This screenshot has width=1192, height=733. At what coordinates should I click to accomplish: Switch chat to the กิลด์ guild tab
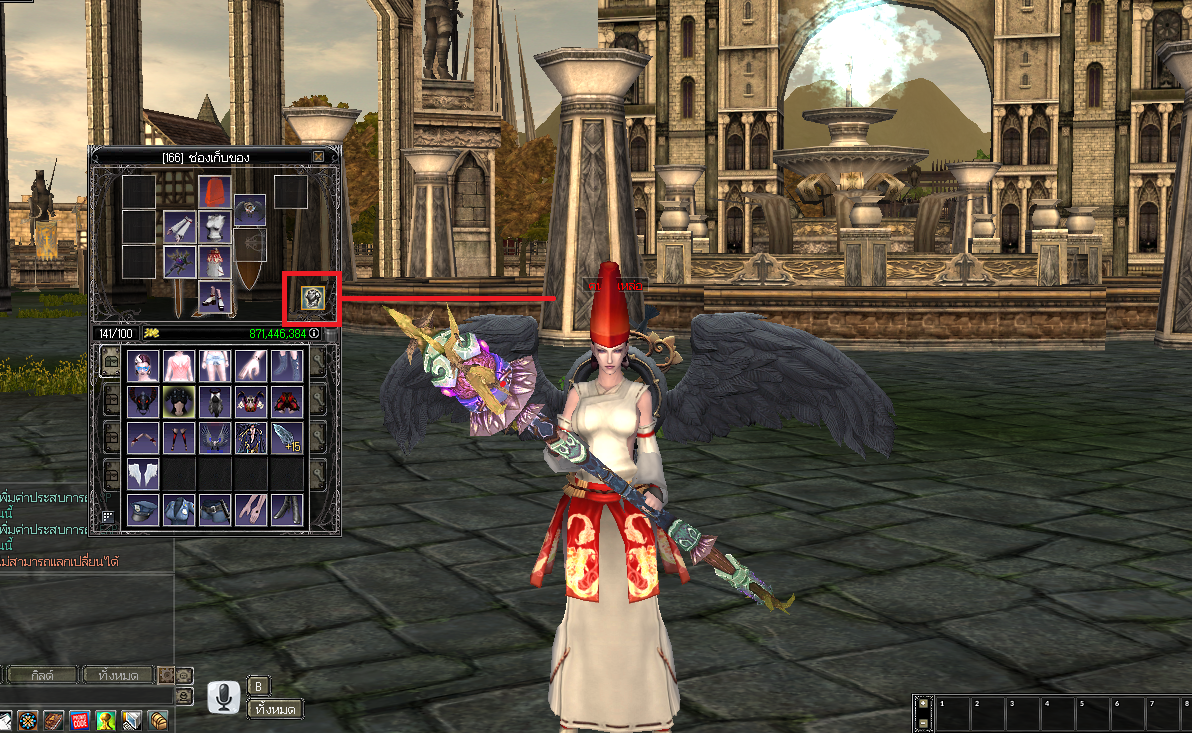coord(41,675)
